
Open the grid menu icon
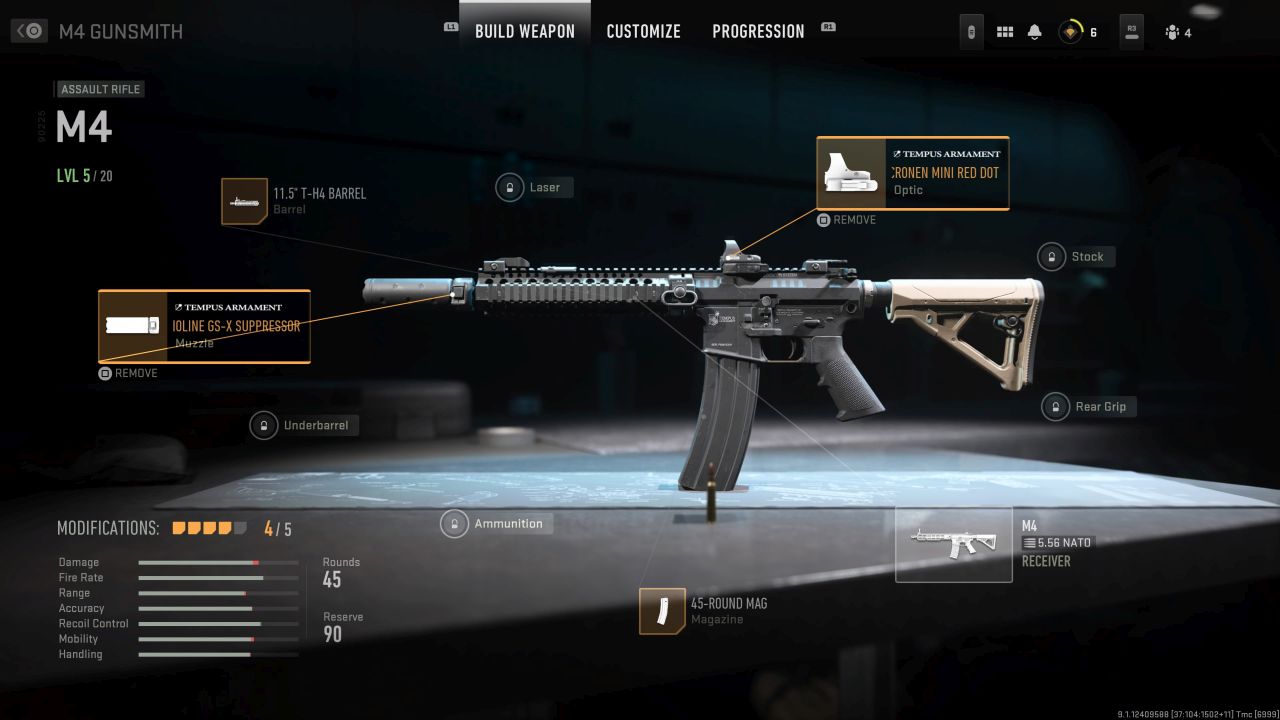[1005, 32]
